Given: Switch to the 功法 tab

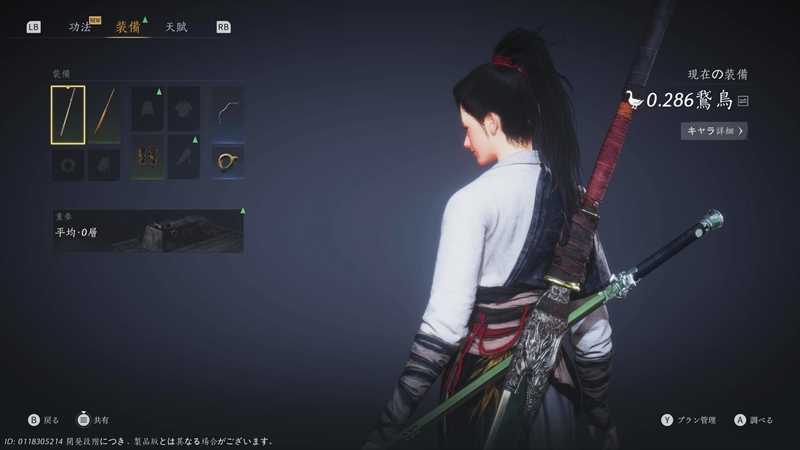Looking at the screenshot, I should 80,27.
